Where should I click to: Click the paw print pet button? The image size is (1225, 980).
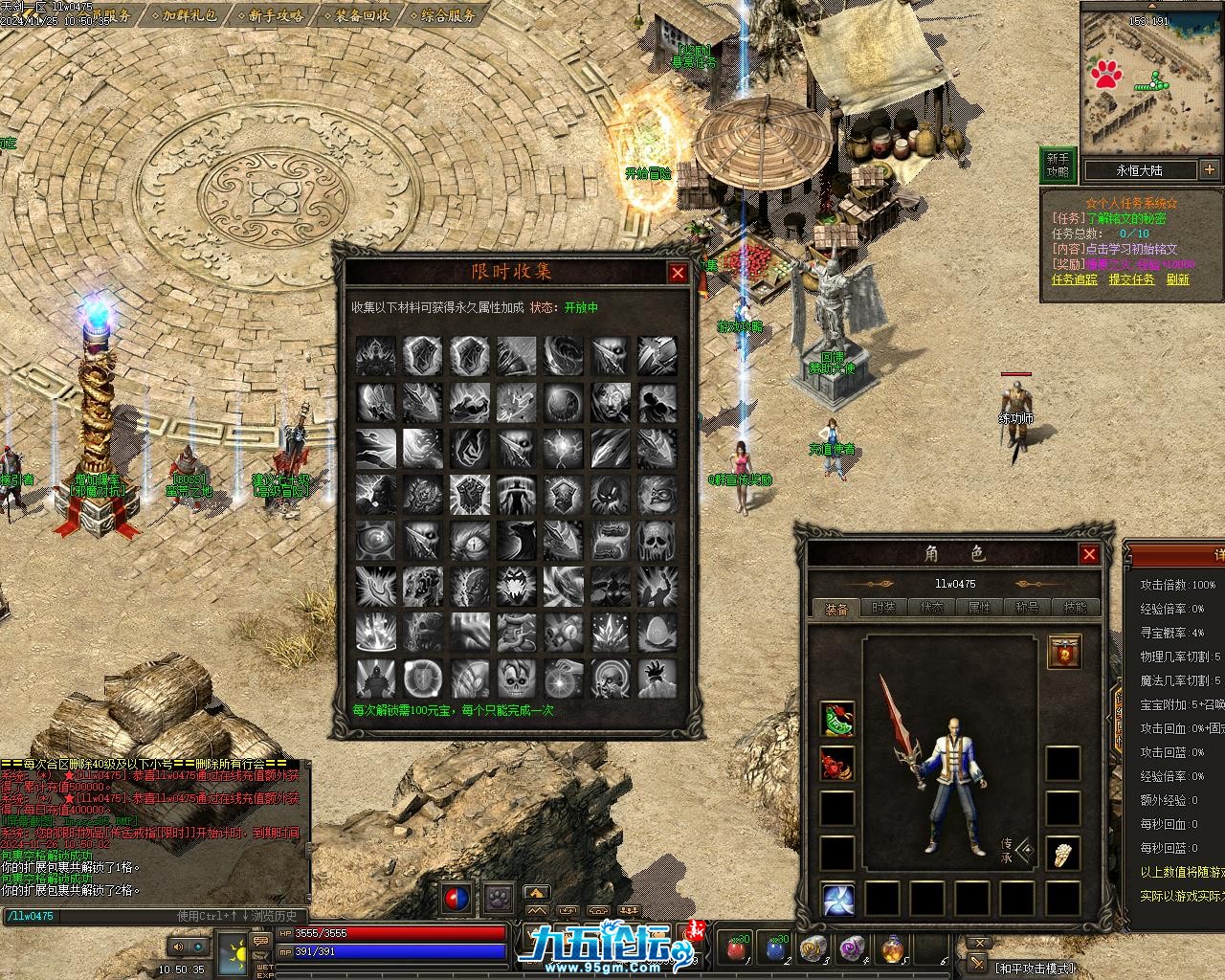point(498,899)
